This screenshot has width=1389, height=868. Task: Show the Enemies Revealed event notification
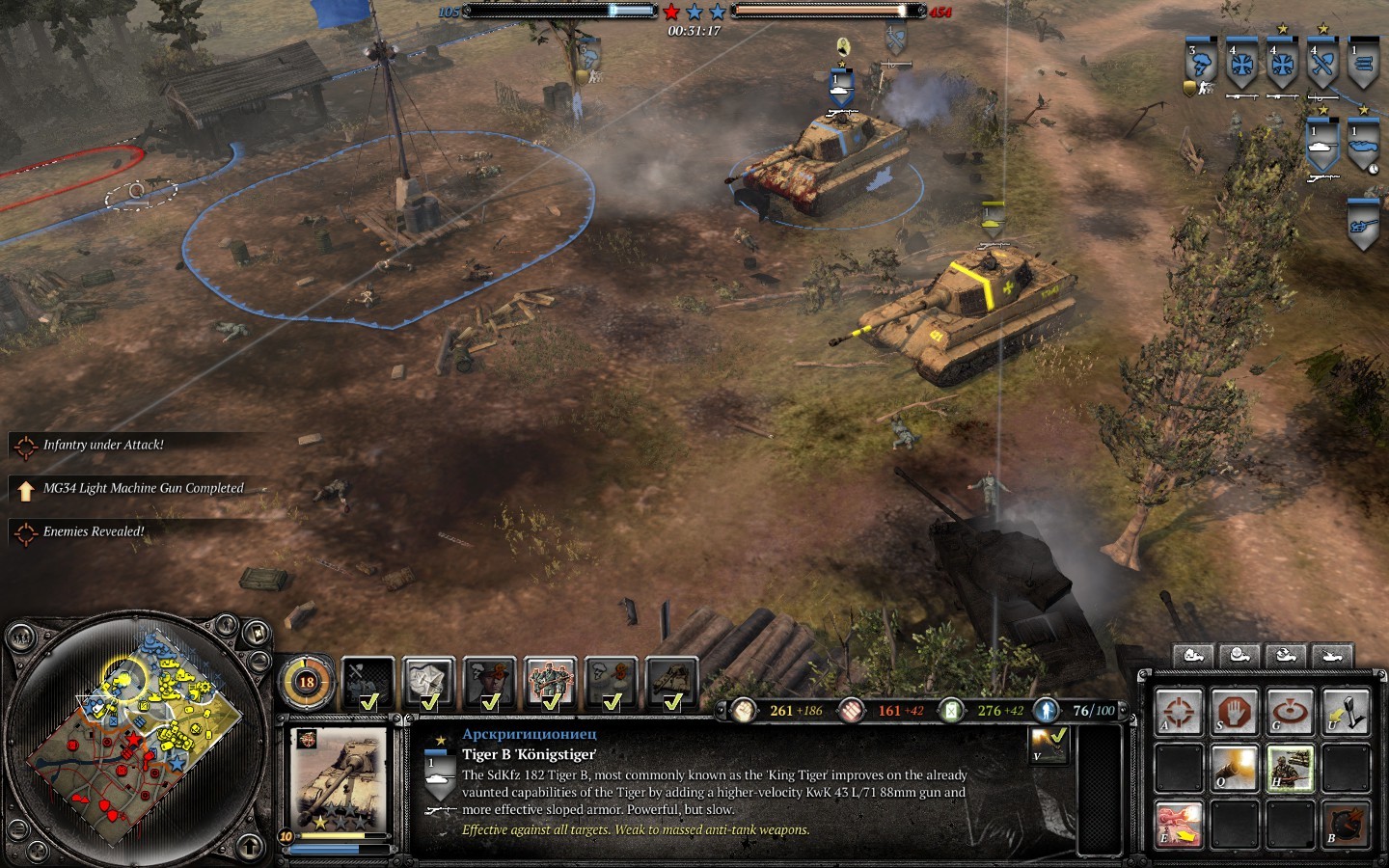(x=94, y=531)
